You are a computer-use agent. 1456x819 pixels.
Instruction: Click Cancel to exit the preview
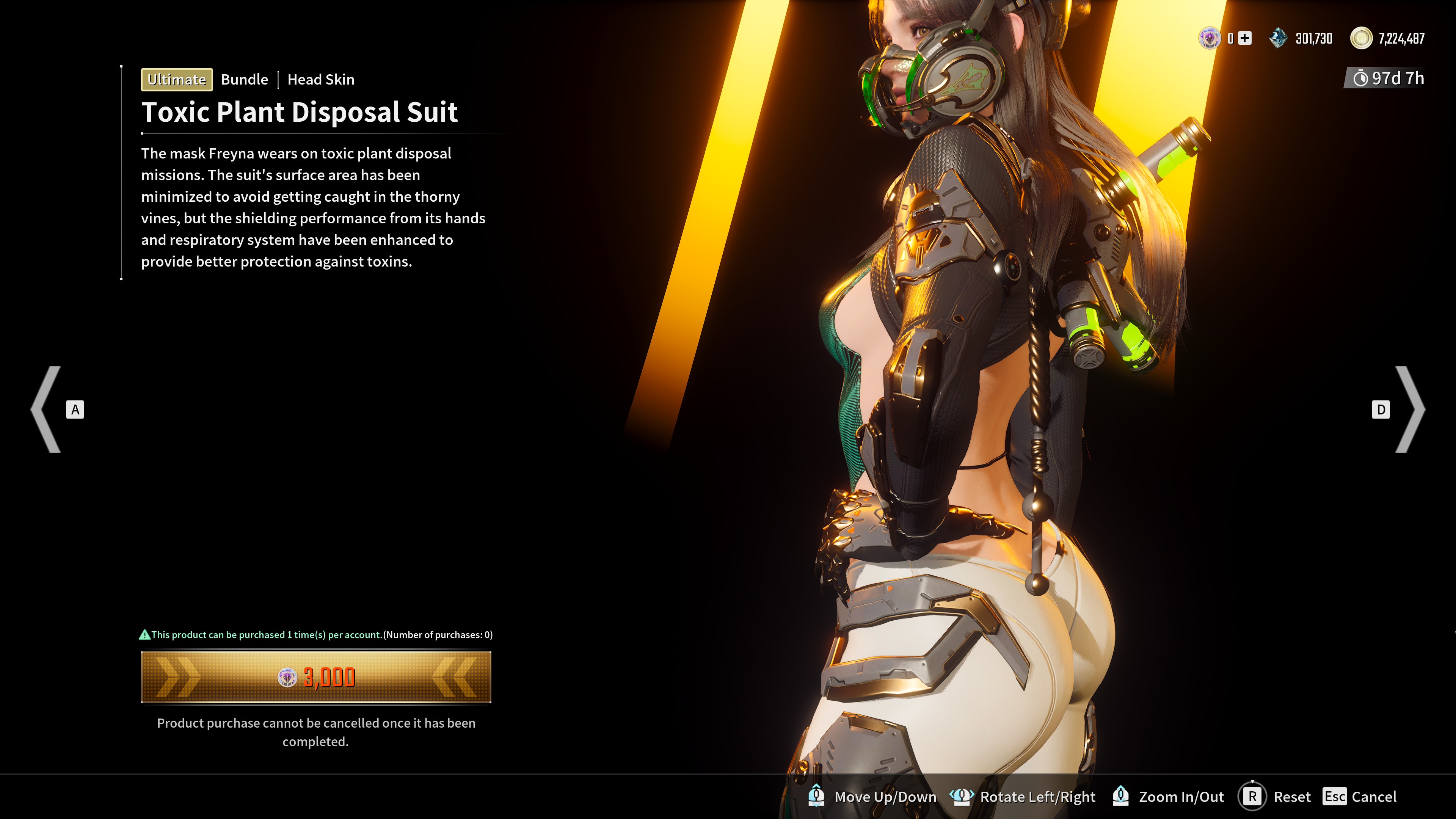1360,797
